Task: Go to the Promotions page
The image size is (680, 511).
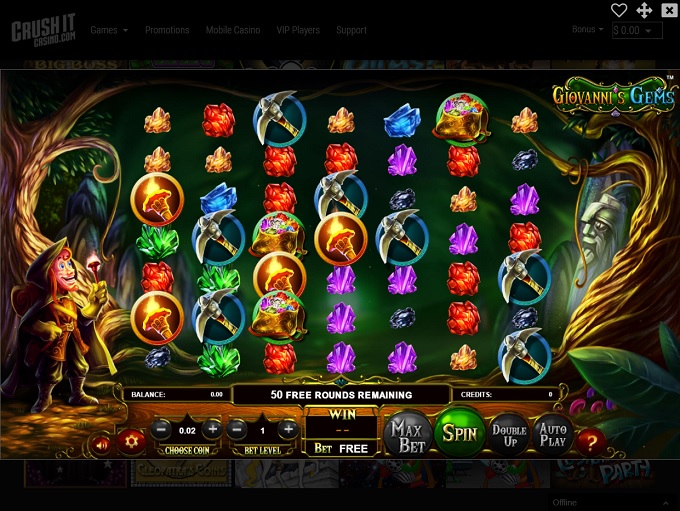Action: pyautogui.click(x=167, y=30)
